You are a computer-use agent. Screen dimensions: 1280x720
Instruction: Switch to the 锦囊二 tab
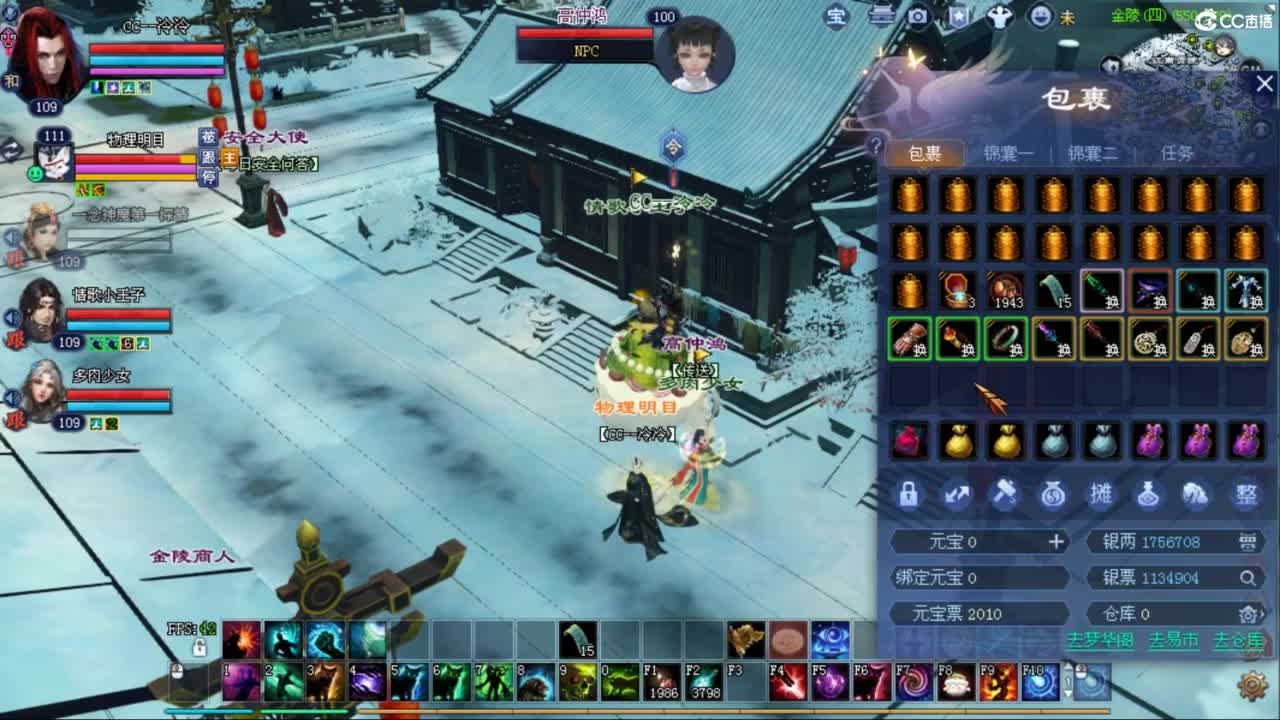[1092, 153]
